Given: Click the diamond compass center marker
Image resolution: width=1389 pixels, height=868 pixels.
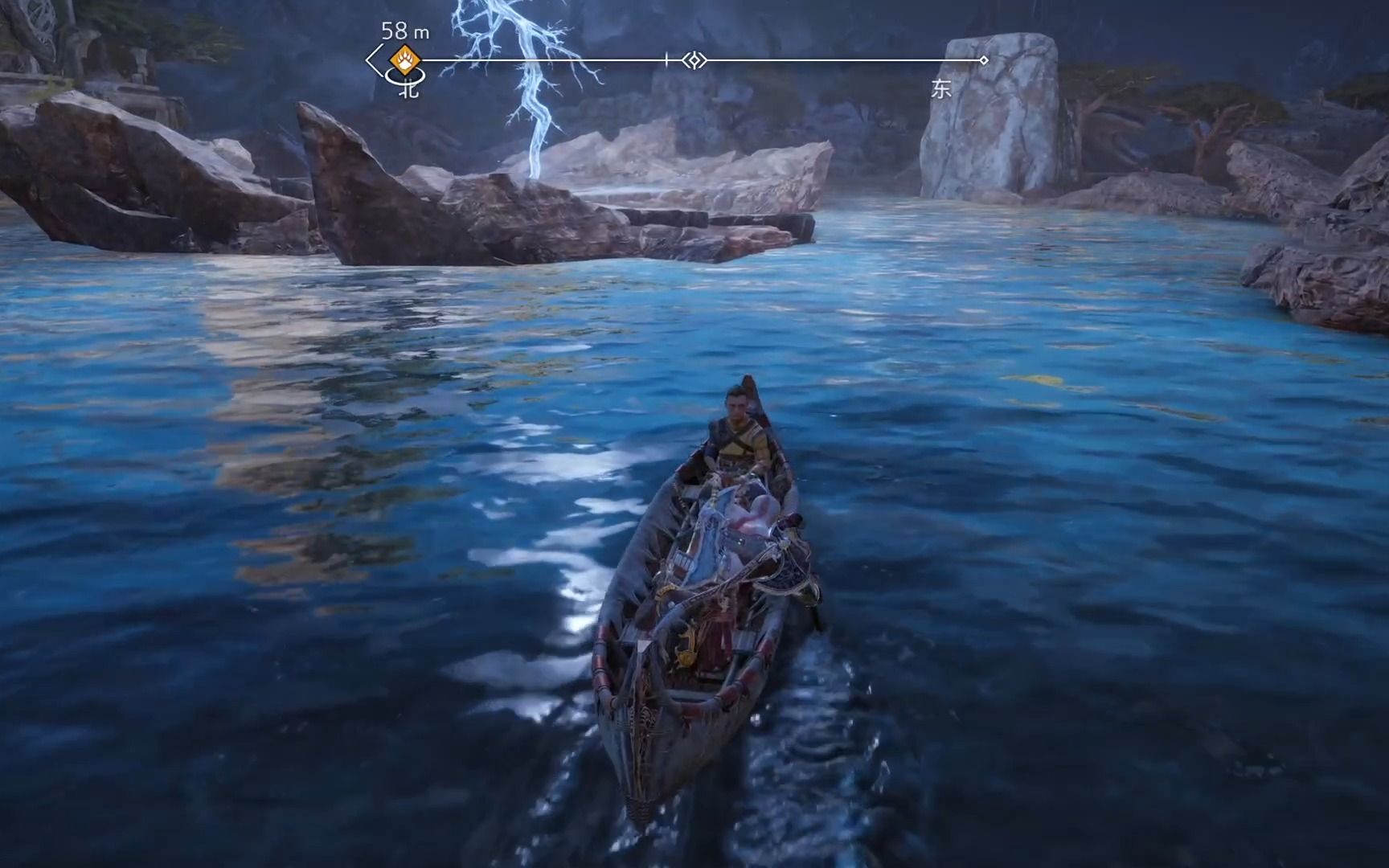Looking at the screenshot, I should [x=694, y=59].
